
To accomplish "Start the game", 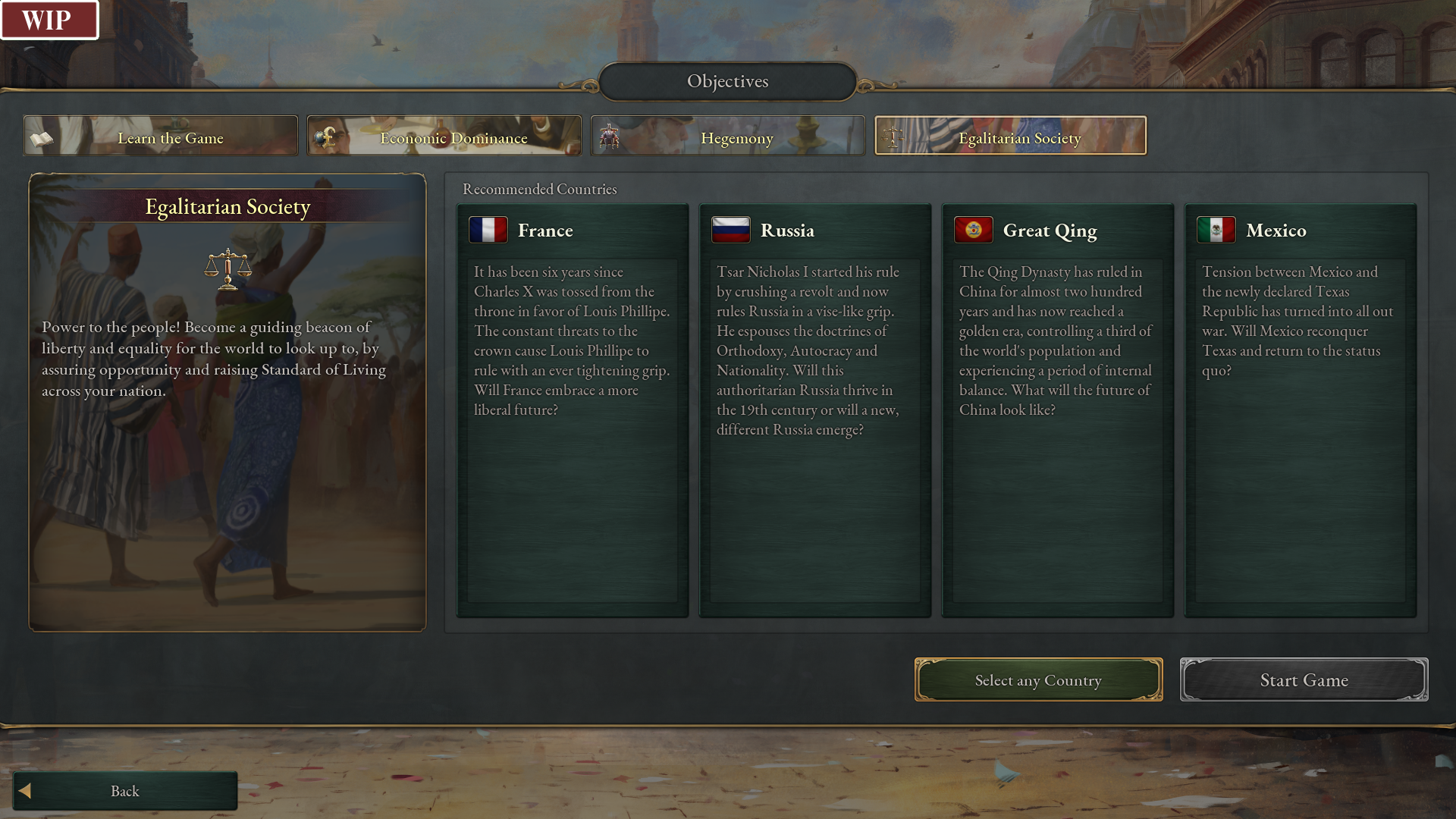I will (1304, 680).
